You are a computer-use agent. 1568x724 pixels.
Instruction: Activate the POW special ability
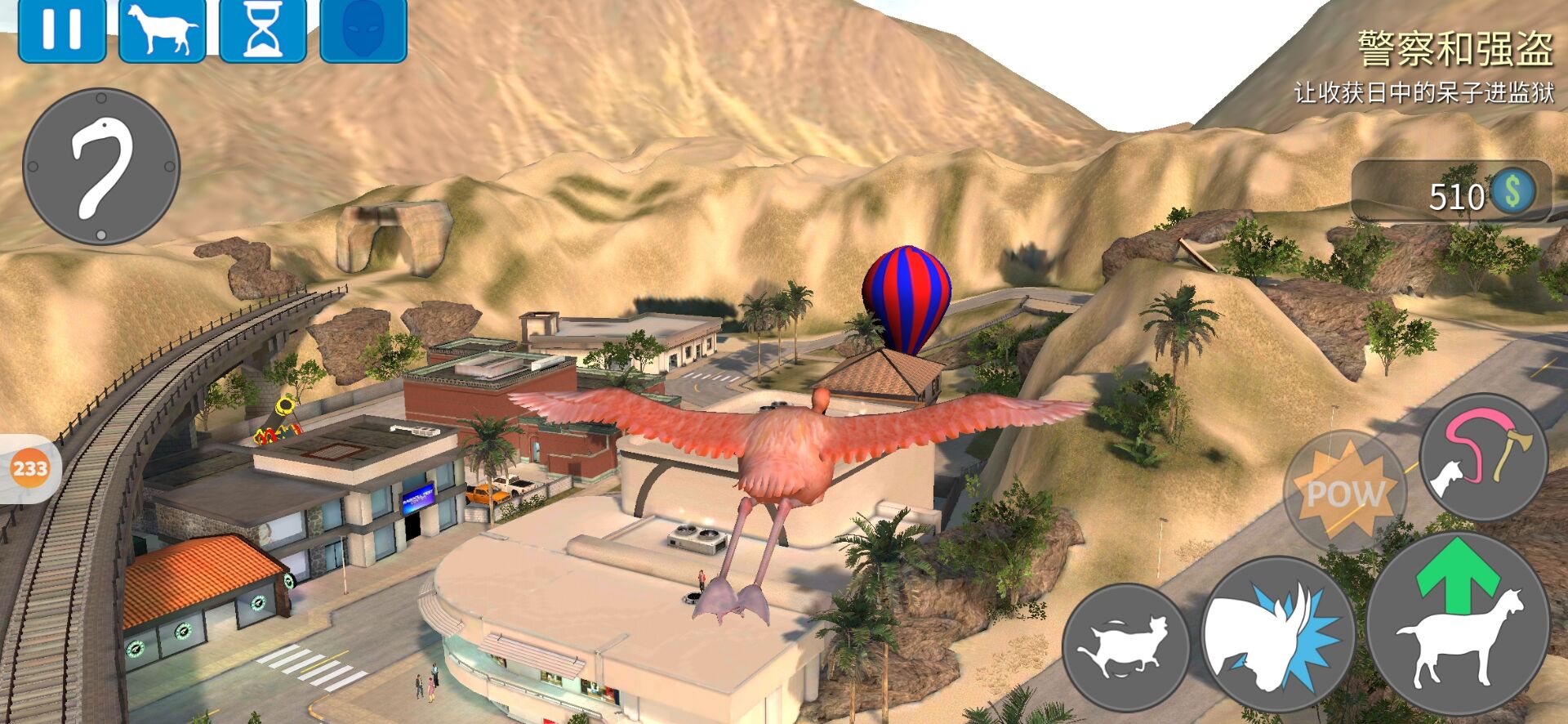point(1344,491)
